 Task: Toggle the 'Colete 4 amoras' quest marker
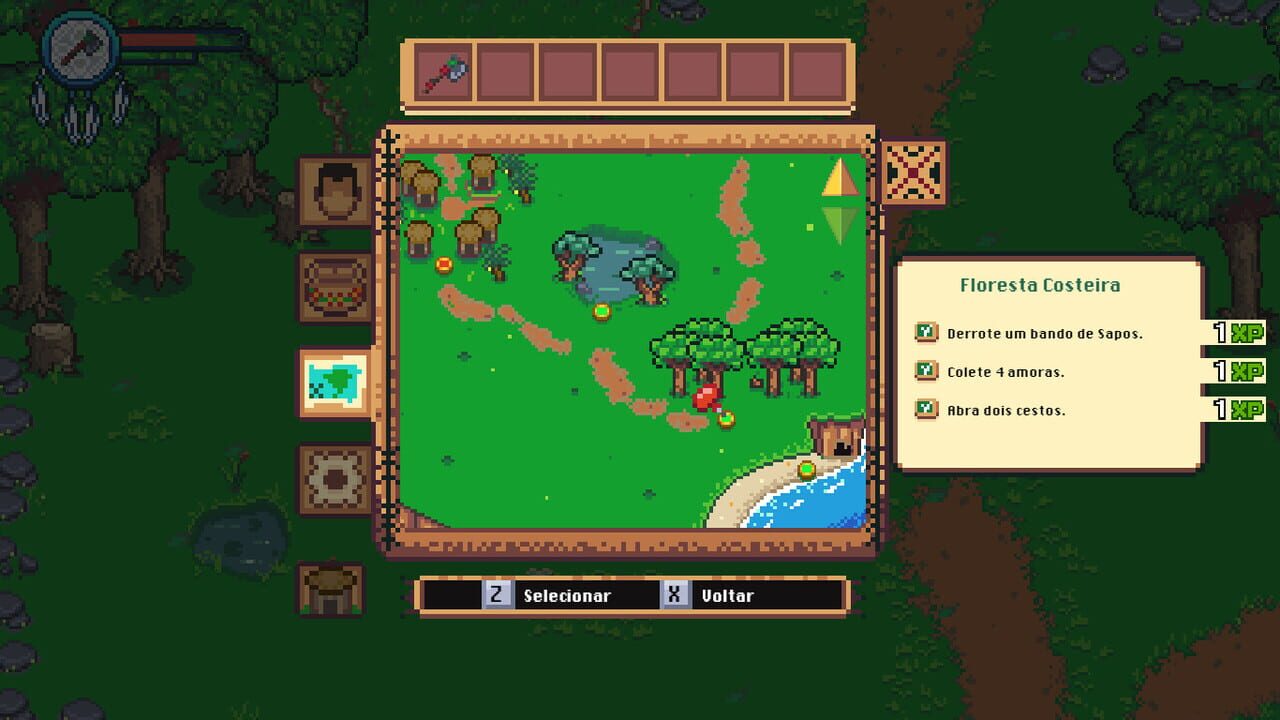coord(926,371)
